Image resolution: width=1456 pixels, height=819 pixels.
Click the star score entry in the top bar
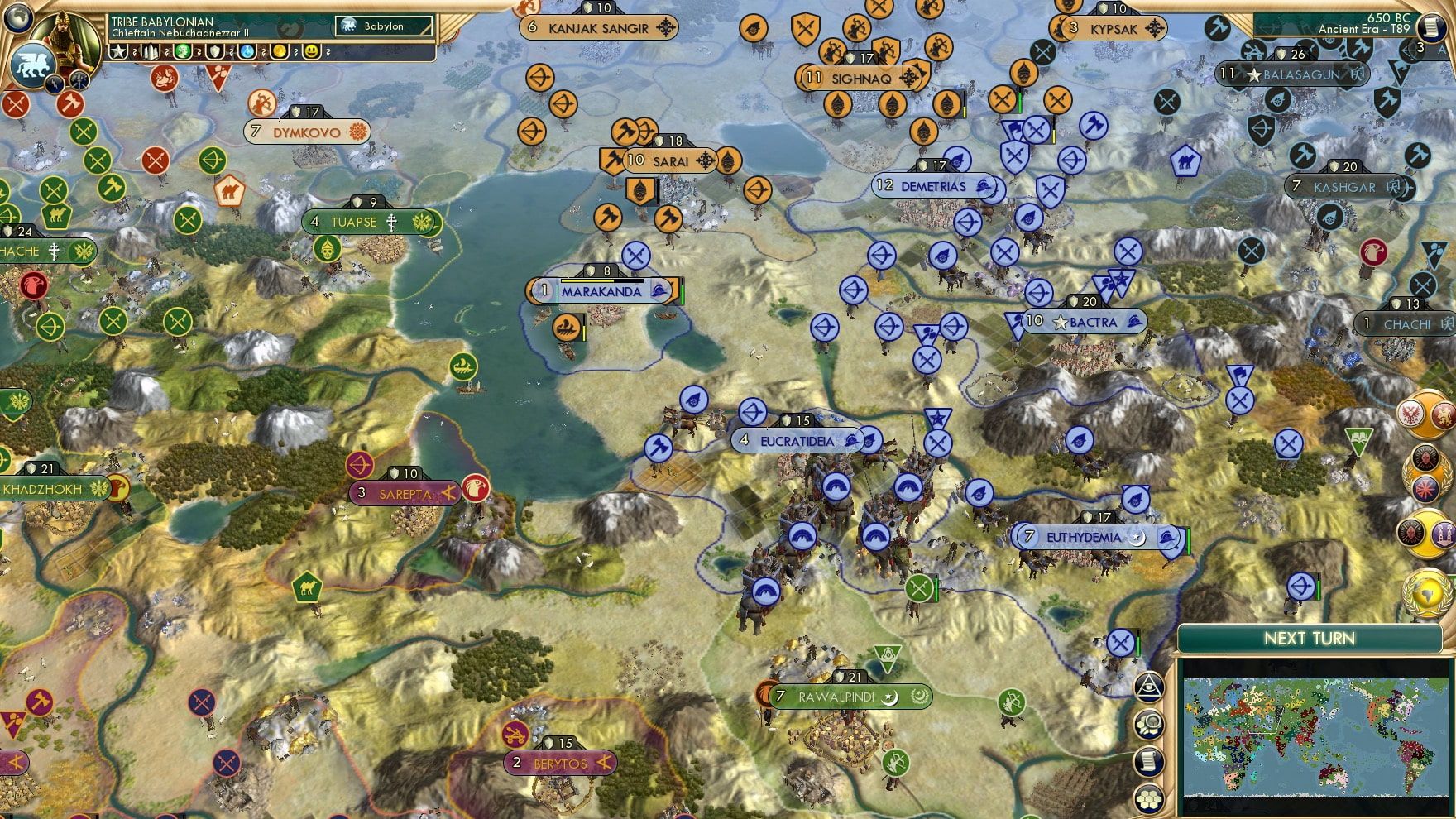click(x=118, y=51)
